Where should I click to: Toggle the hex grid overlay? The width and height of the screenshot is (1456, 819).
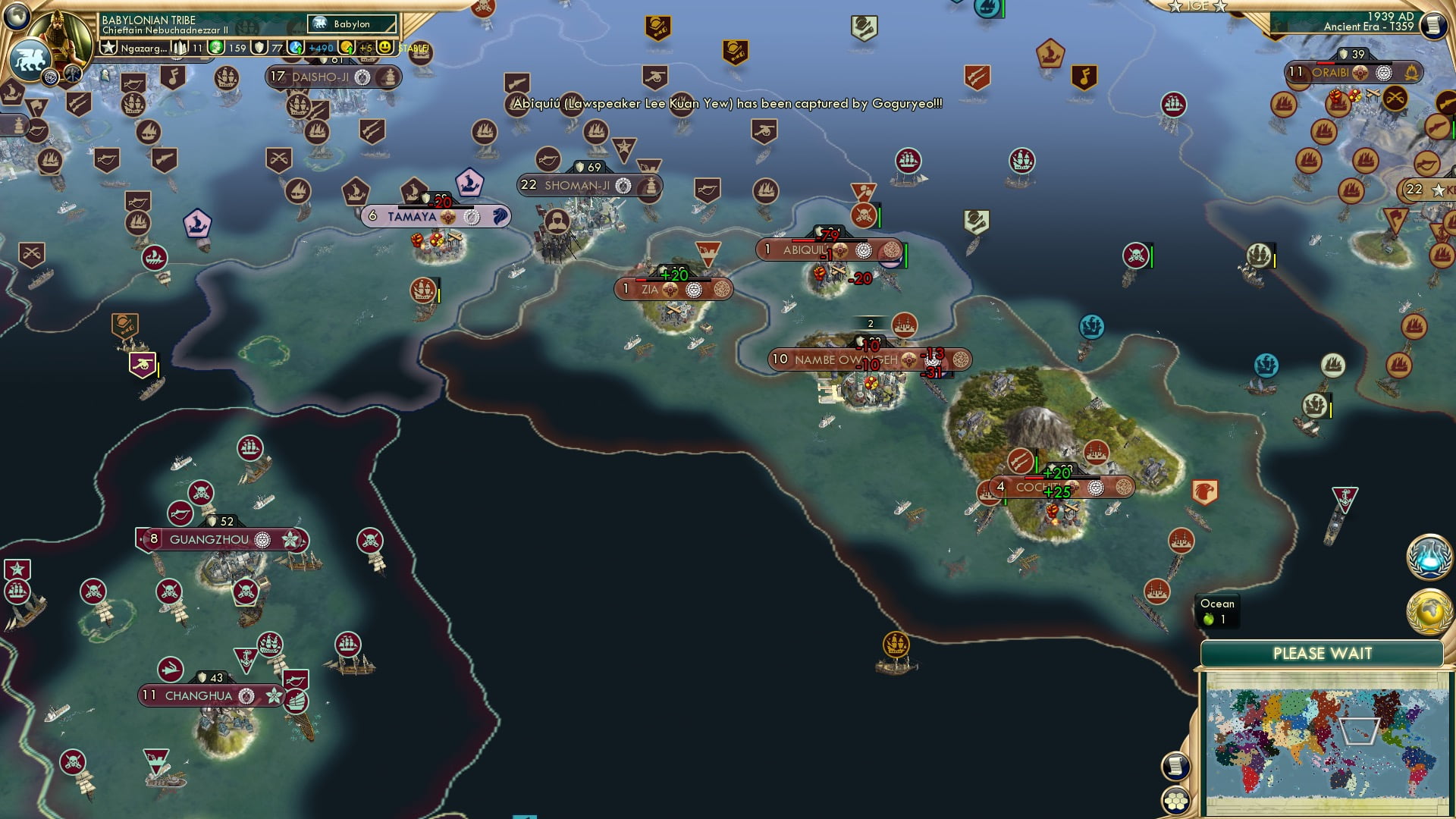pyautogui.click(x=1175, y=800)
